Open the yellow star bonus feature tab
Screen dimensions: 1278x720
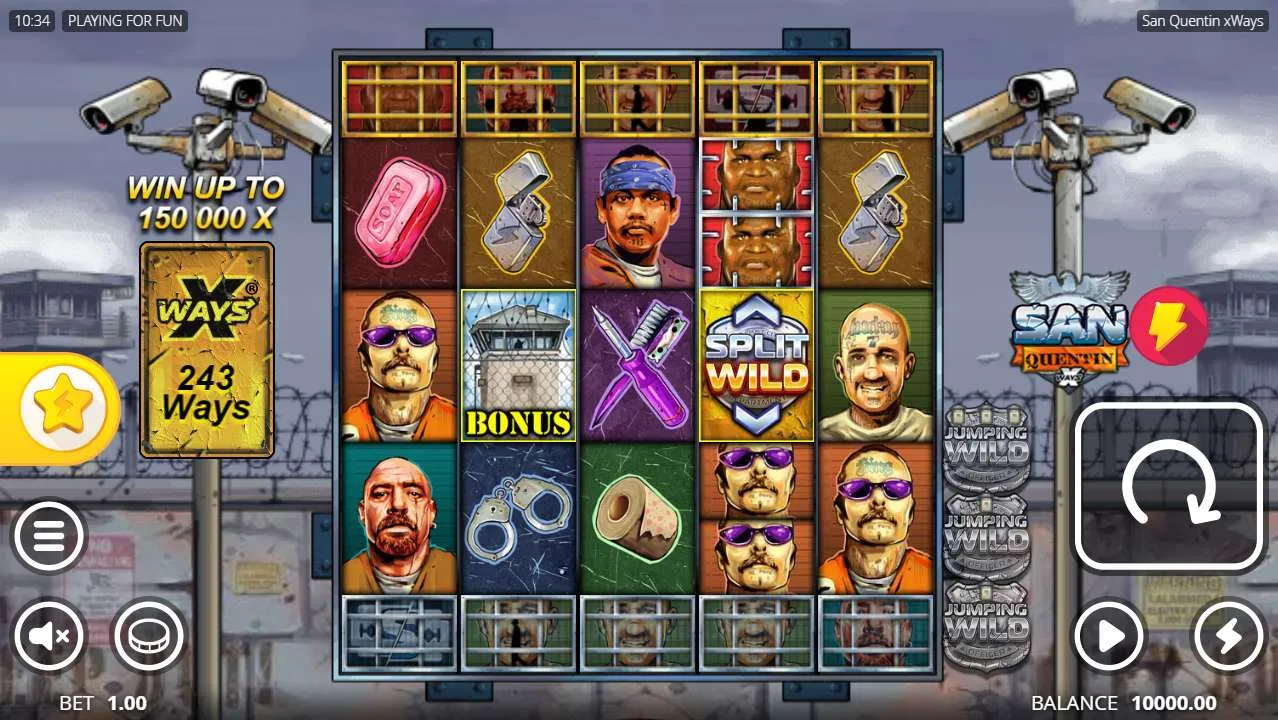pos(62,408)
